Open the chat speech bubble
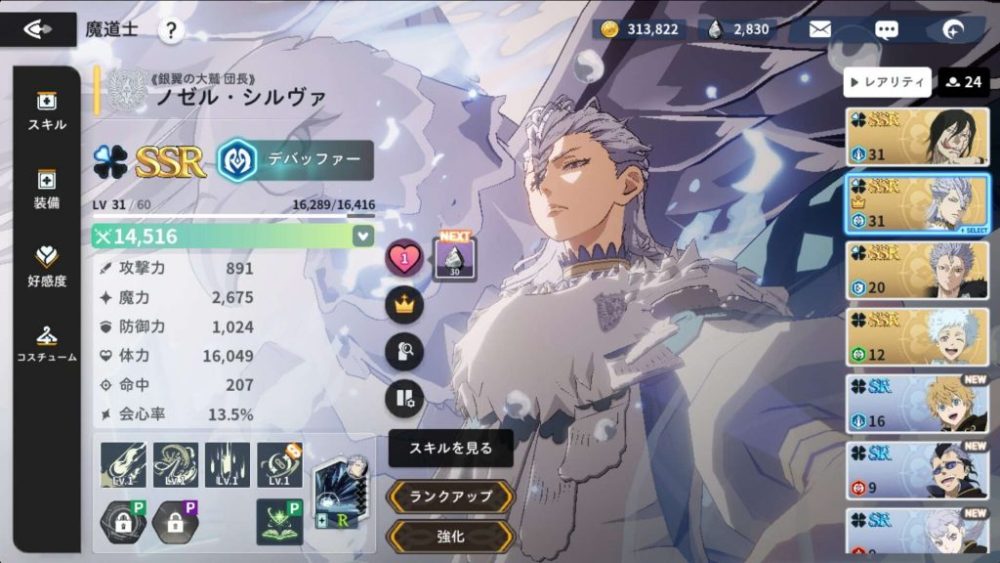1000x563 pixels. (886, 29)
